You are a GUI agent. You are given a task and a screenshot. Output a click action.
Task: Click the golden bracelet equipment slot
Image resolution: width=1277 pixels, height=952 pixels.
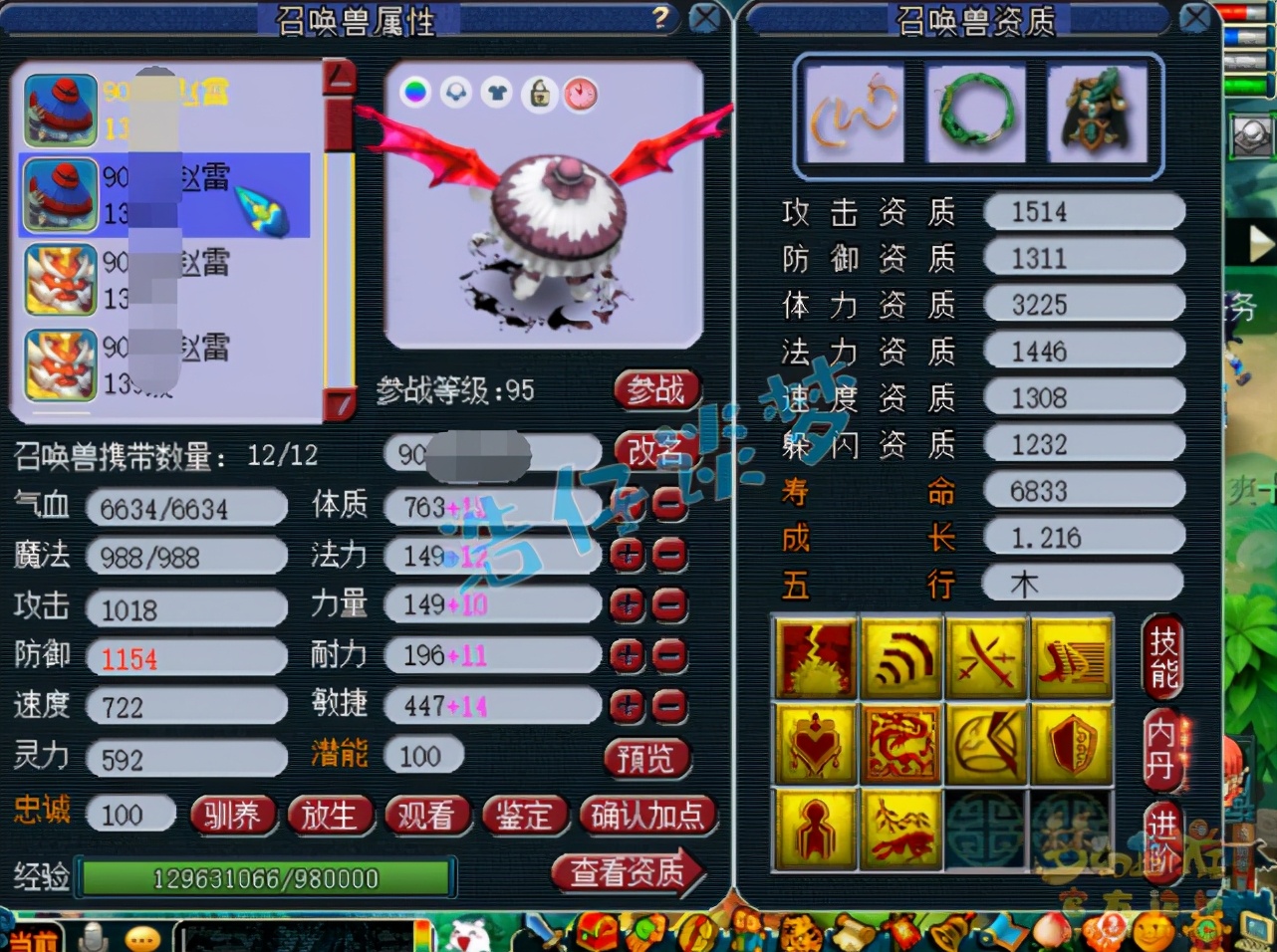click(854, 113)
